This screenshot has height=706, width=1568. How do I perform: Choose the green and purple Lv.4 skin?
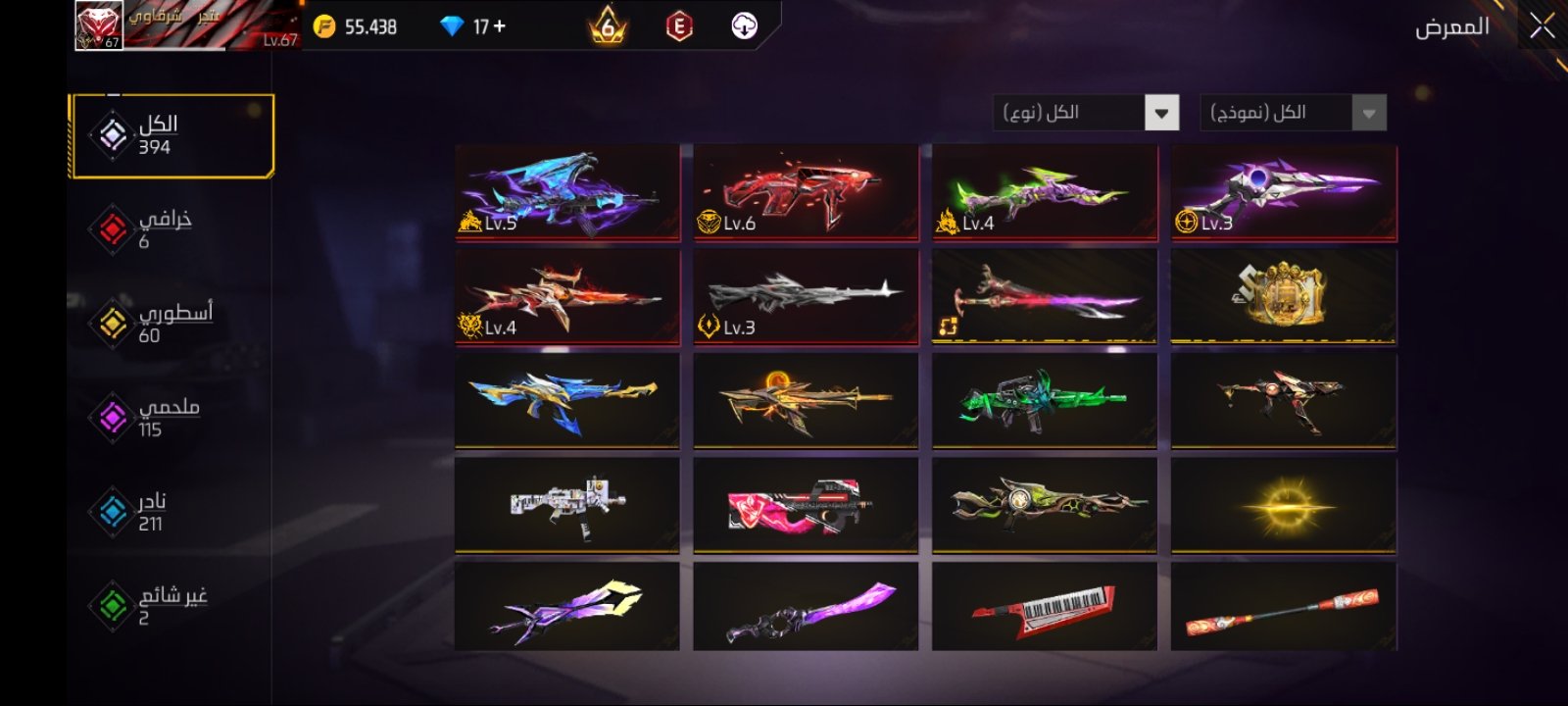[x=1045, y=193]
